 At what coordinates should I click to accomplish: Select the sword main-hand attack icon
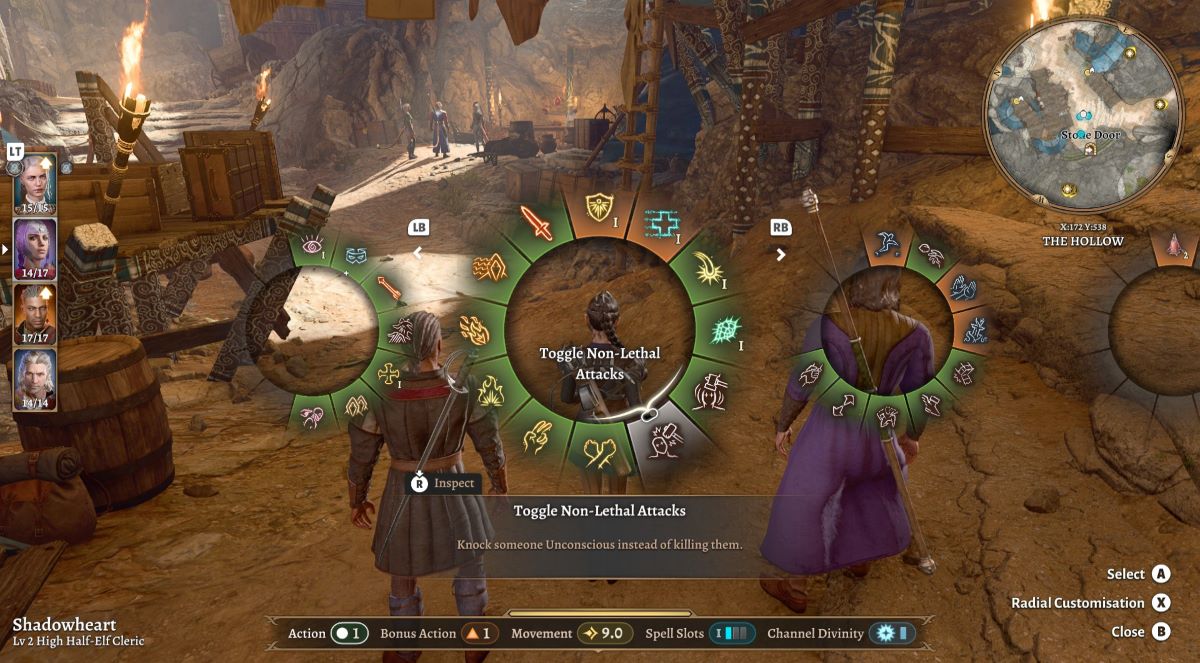[539, 223]
